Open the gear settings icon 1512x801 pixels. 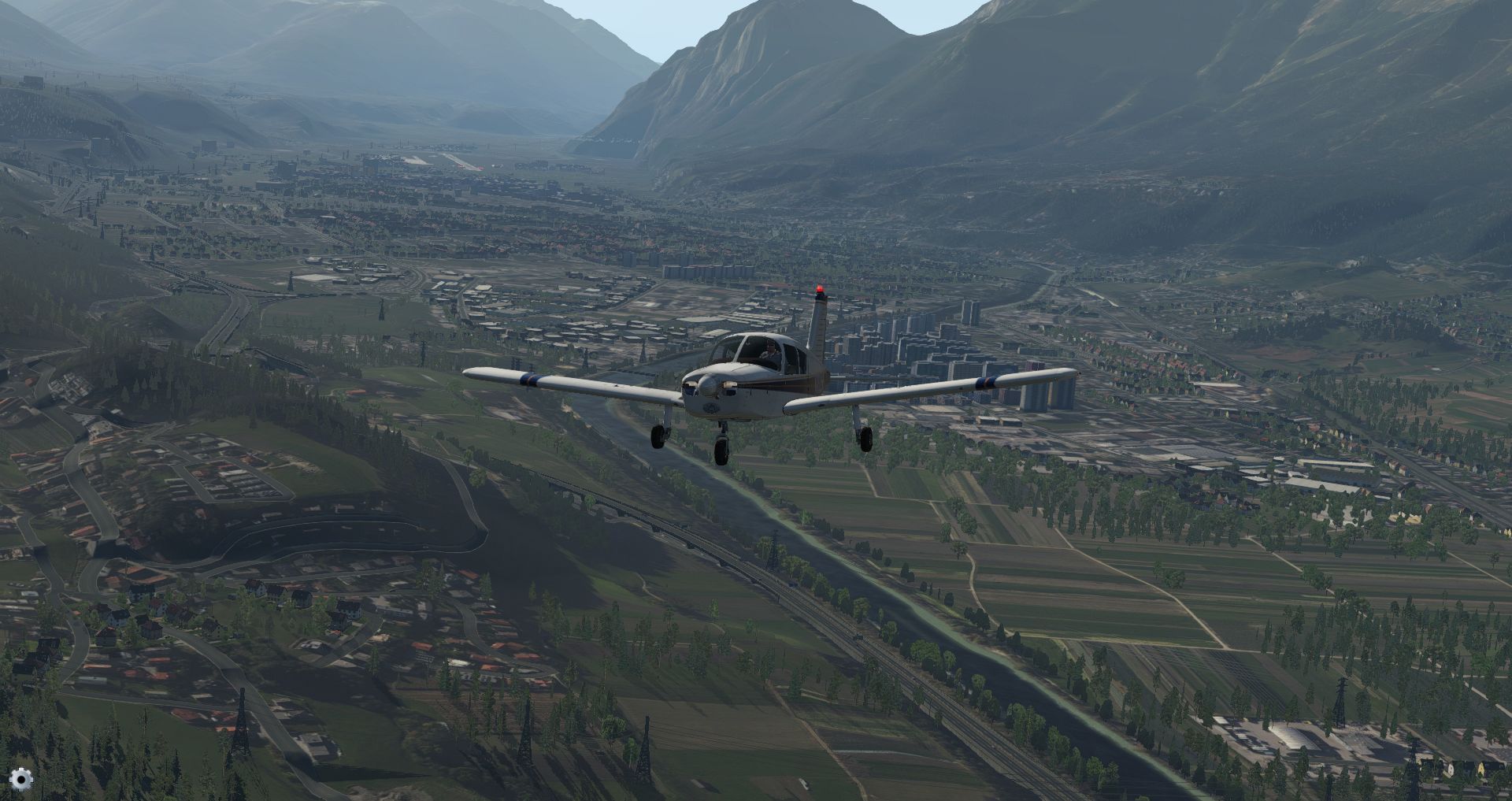tap(21, 779)
